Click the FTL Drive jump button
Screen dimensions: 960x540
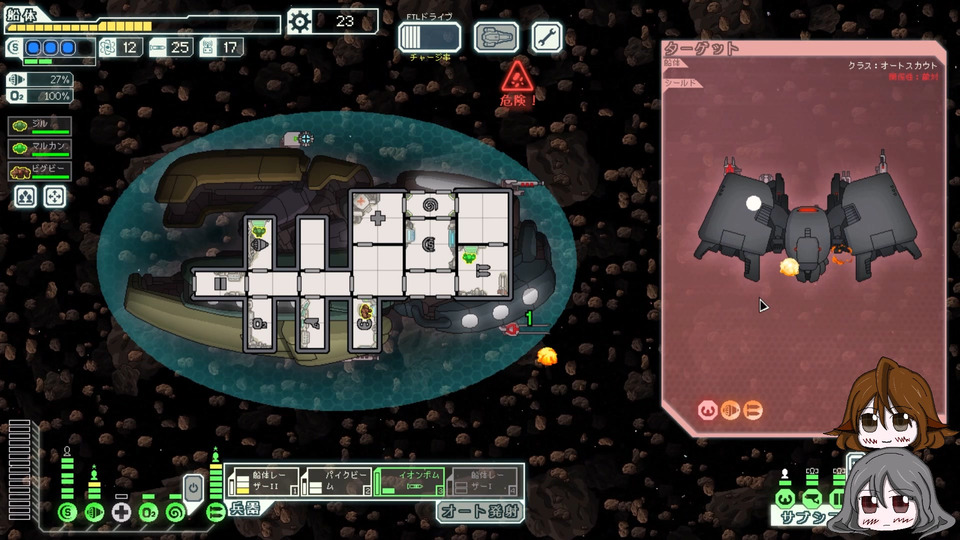point(429,37)
